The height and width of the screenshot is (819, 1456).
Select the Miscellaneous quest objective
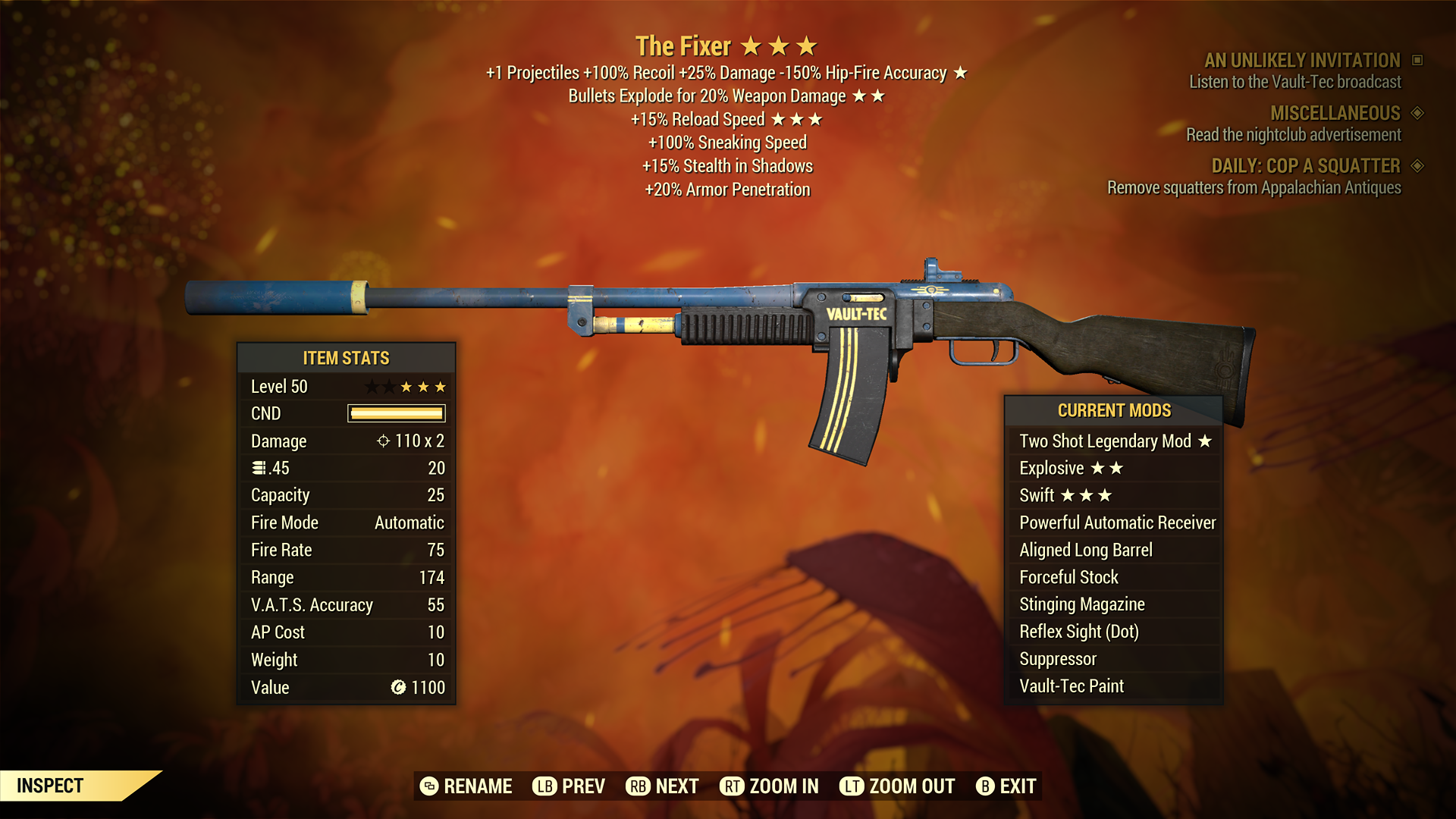(x=1335, y=114)
